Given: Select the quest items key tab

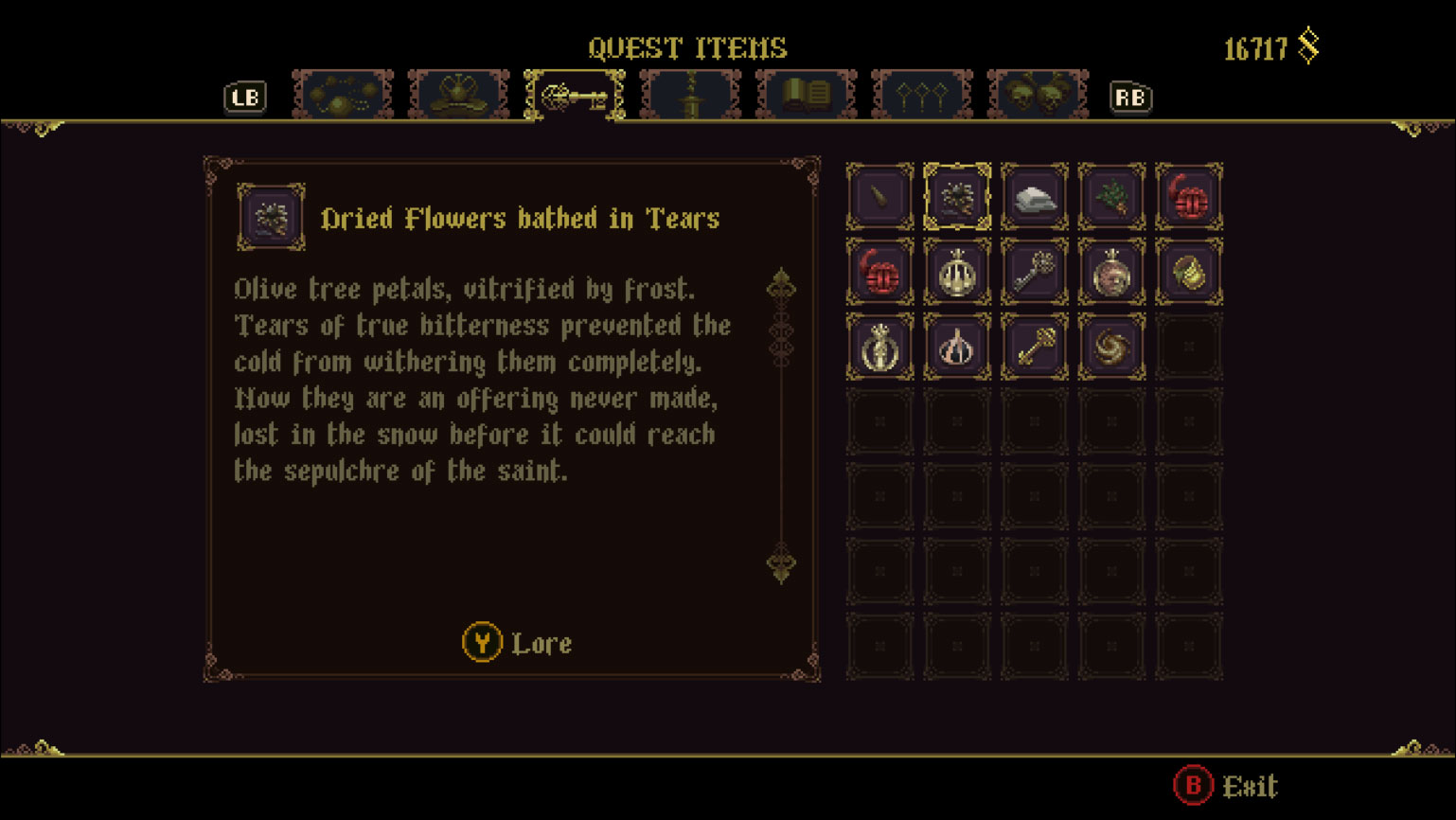Looking at the screenshot, I should coord(575,96).
